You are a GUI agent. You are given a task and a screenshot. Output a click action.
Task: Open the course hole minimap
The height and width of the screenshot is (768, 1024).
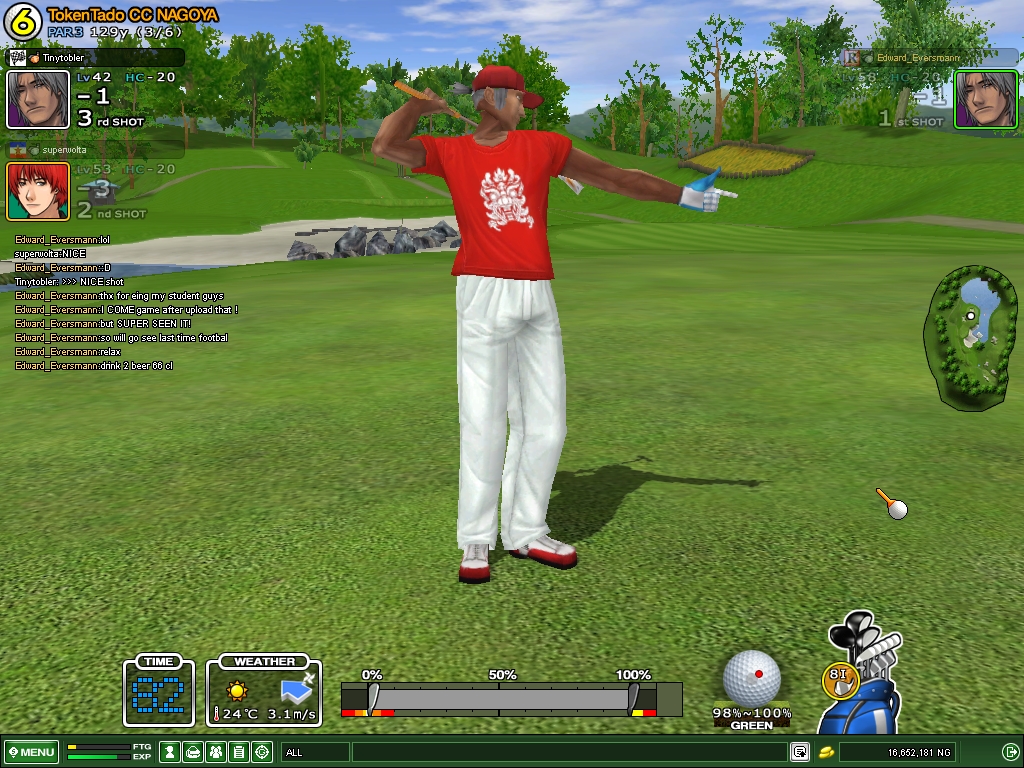coord(971,336)
